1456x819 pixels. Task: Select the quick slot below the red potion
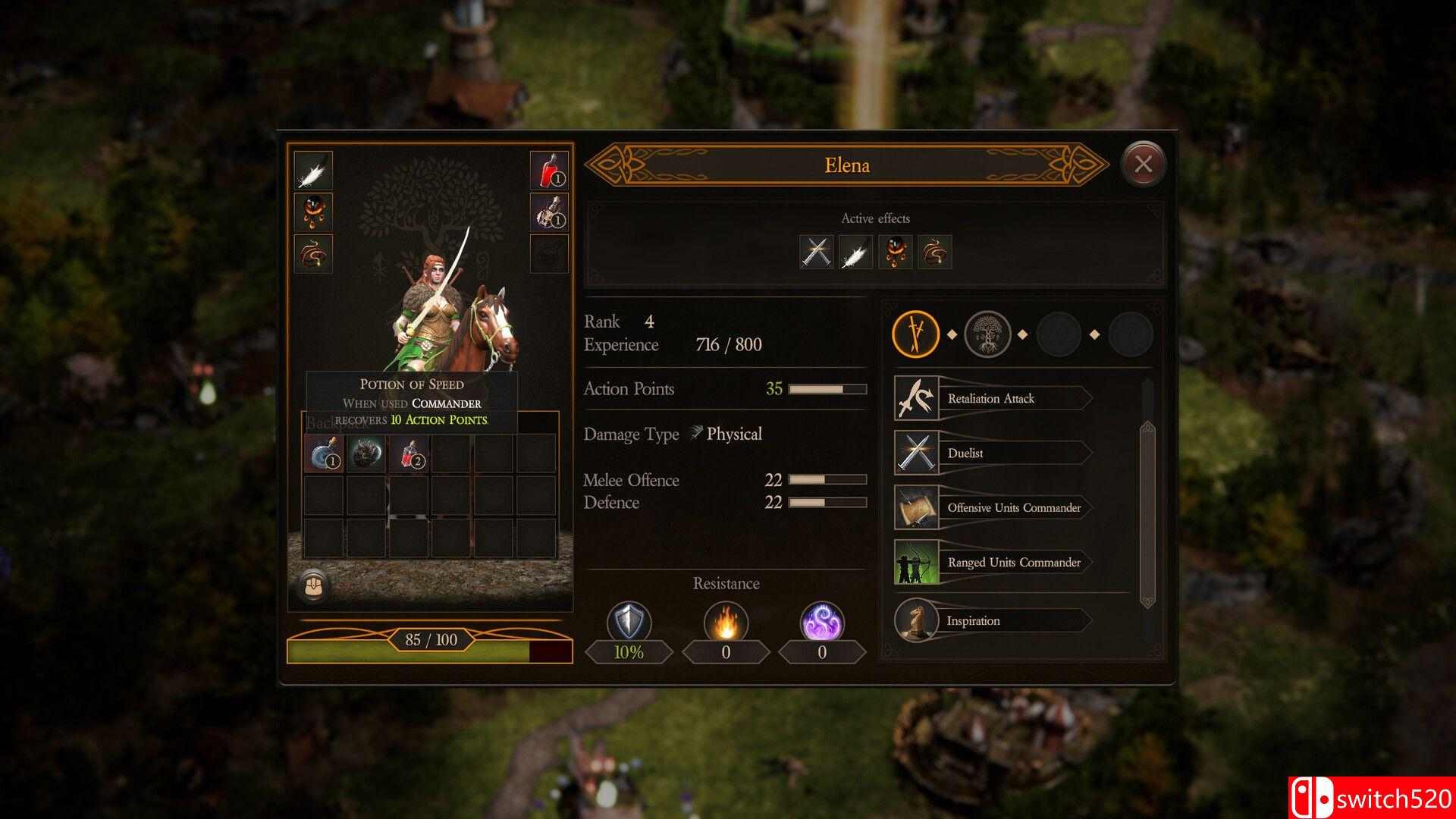(548, 212)
